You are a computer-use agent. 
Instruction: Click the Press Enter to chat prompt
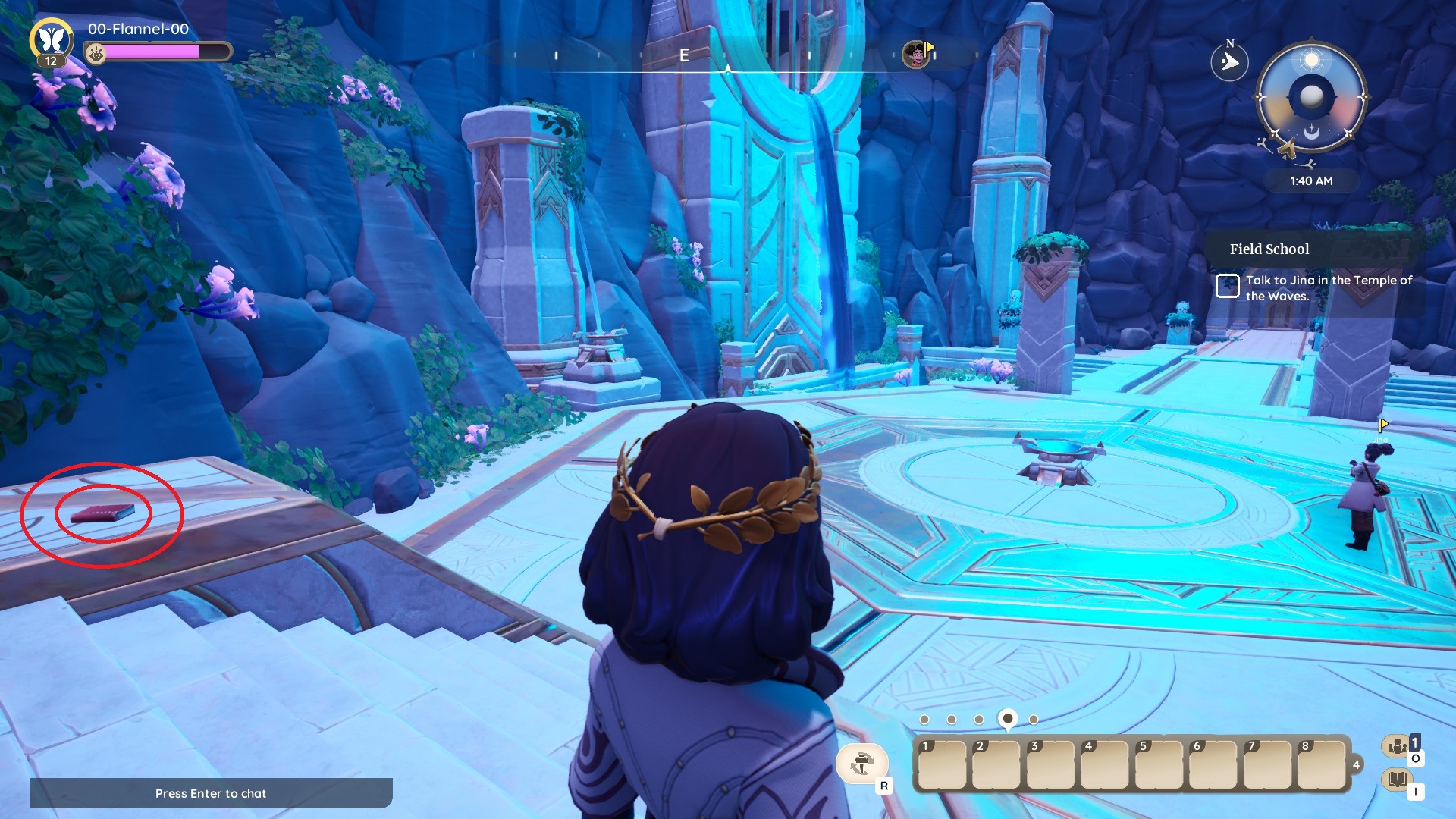point(211,793)
